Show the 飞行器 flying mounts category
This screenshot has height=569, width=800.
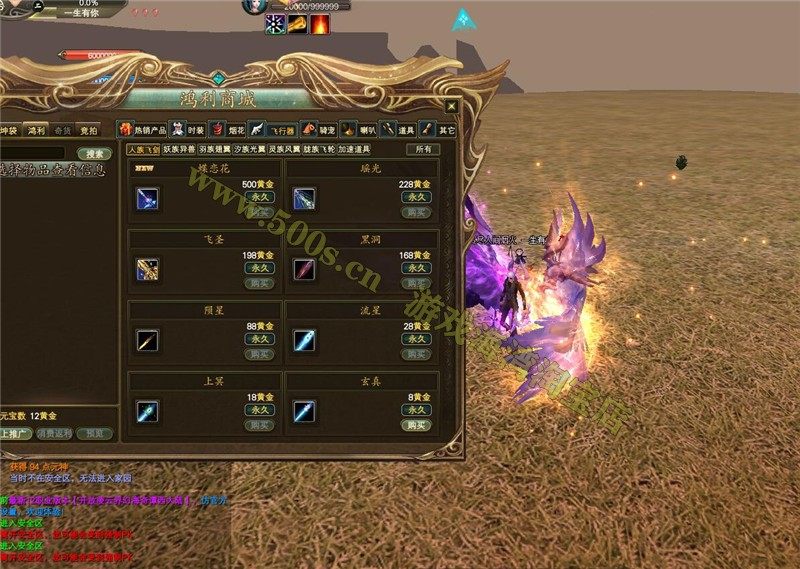point(274,129)
